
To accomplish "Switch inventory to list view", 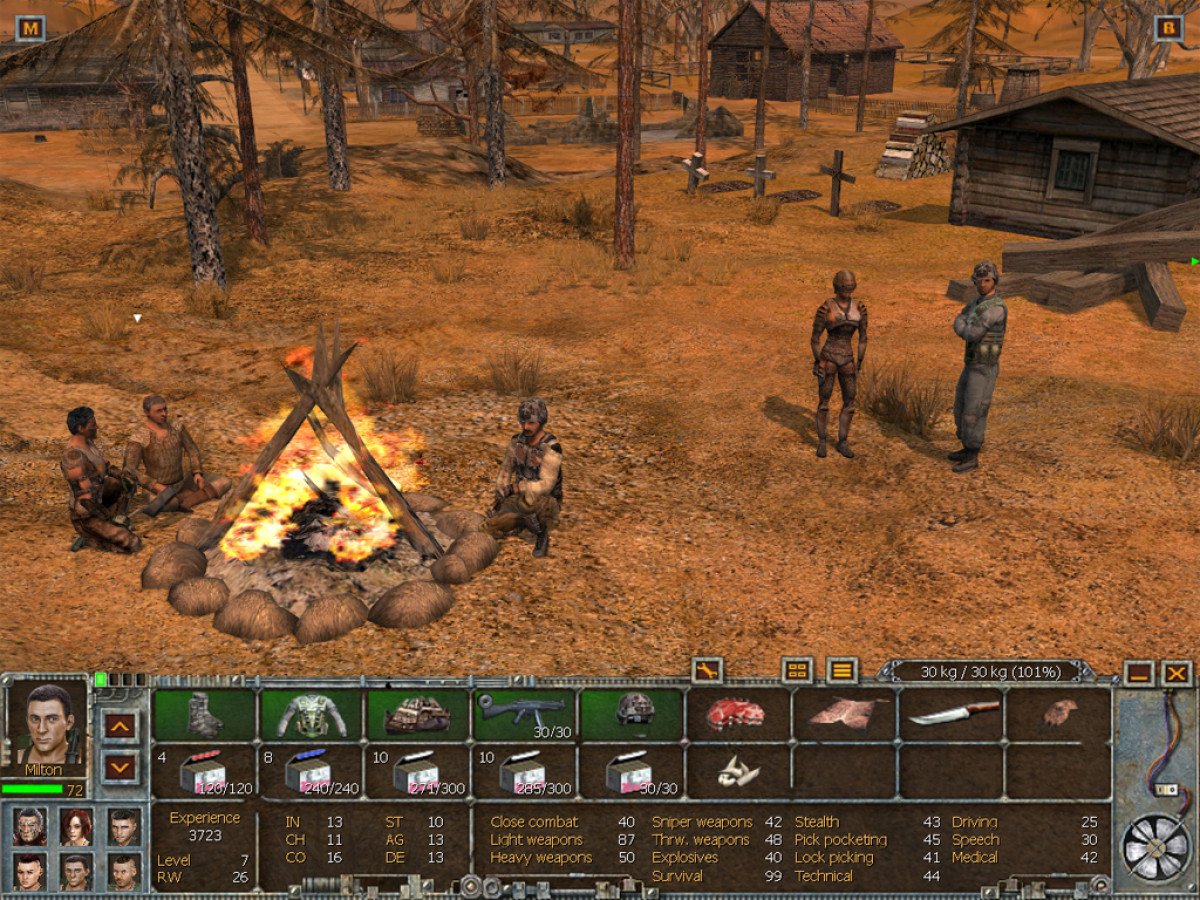I will click(x=842, y=671).
